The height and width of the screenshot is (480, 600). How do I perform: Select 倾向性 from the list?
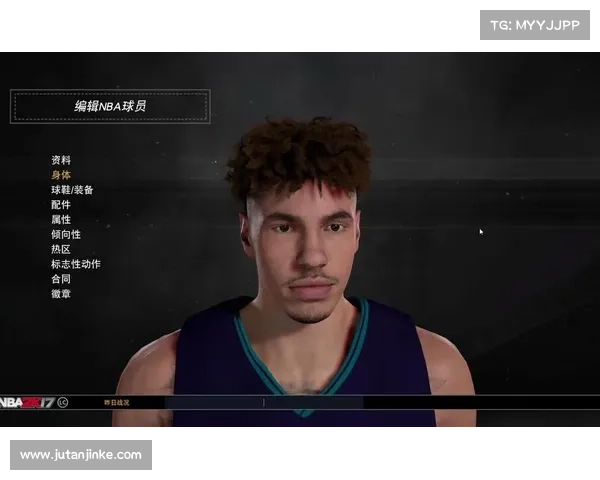(66, 235)
